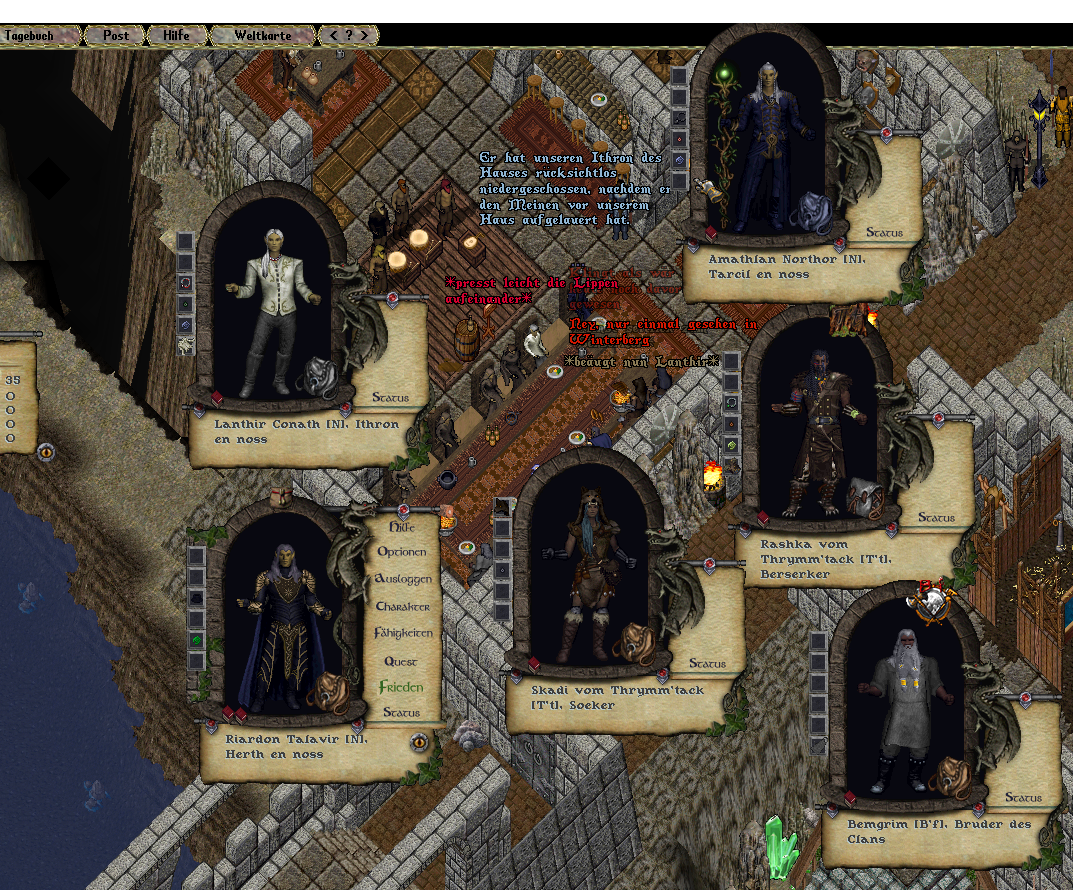
Task: Open the Charakter sheet button
Action: [x=402, y=607]
